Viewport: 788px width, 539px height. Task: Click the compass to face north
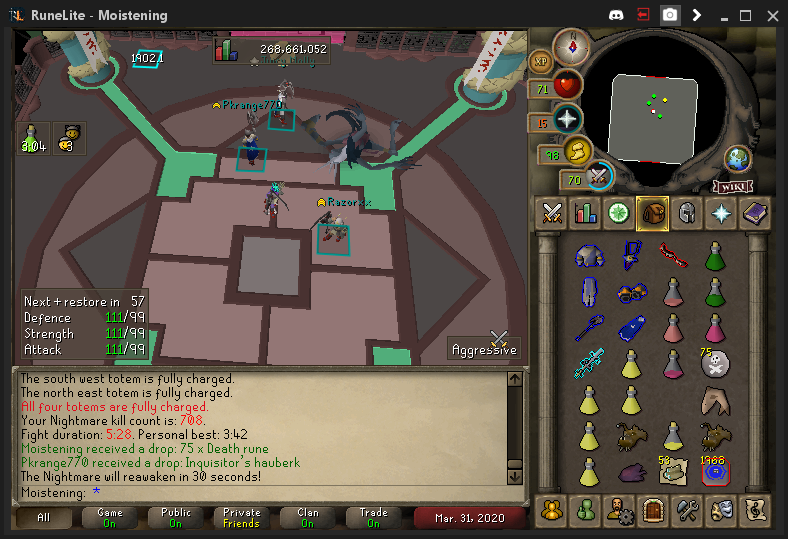(571, 45)
